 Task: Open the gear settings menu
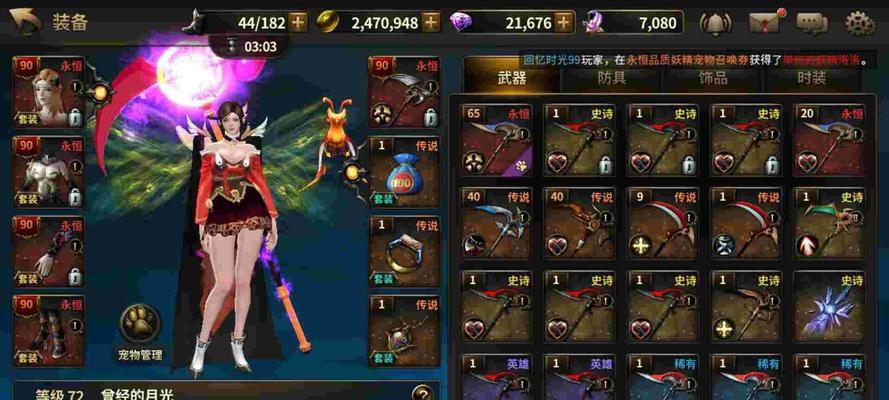(x=860, y=21)
